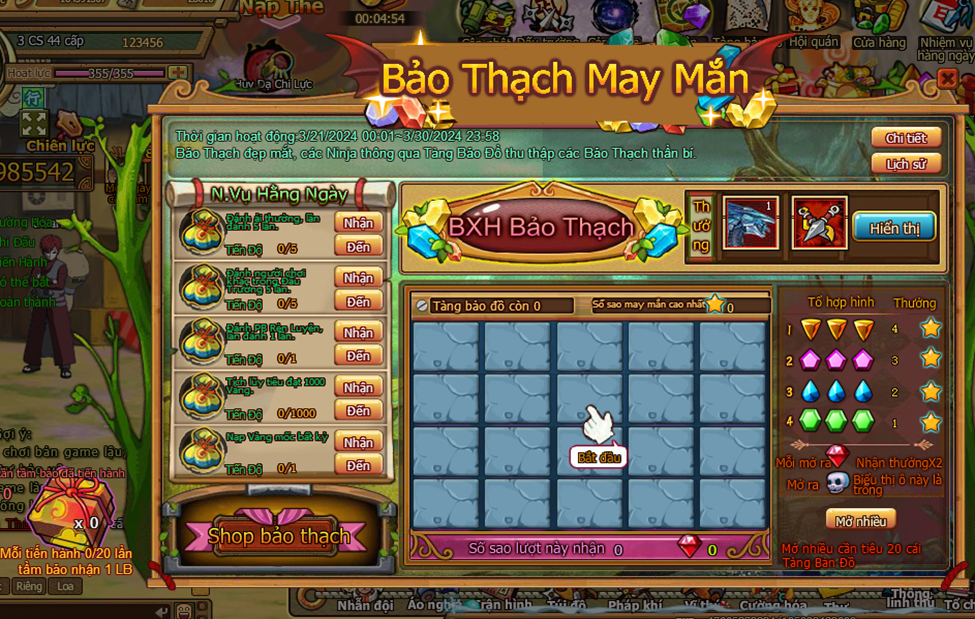Claim the Nạp Vàng task reward

(x=358, y=442)
